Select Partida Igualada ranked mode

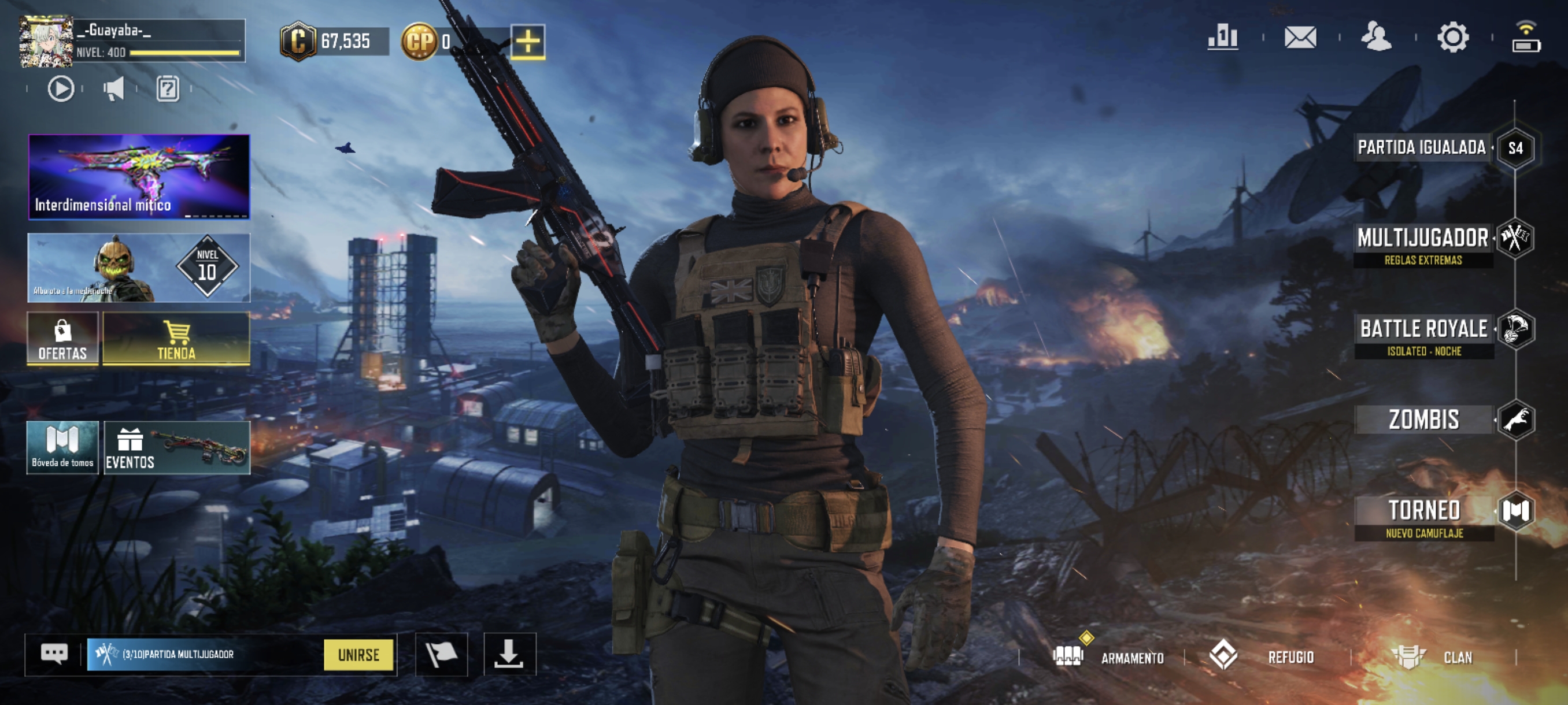point(1422,148)
